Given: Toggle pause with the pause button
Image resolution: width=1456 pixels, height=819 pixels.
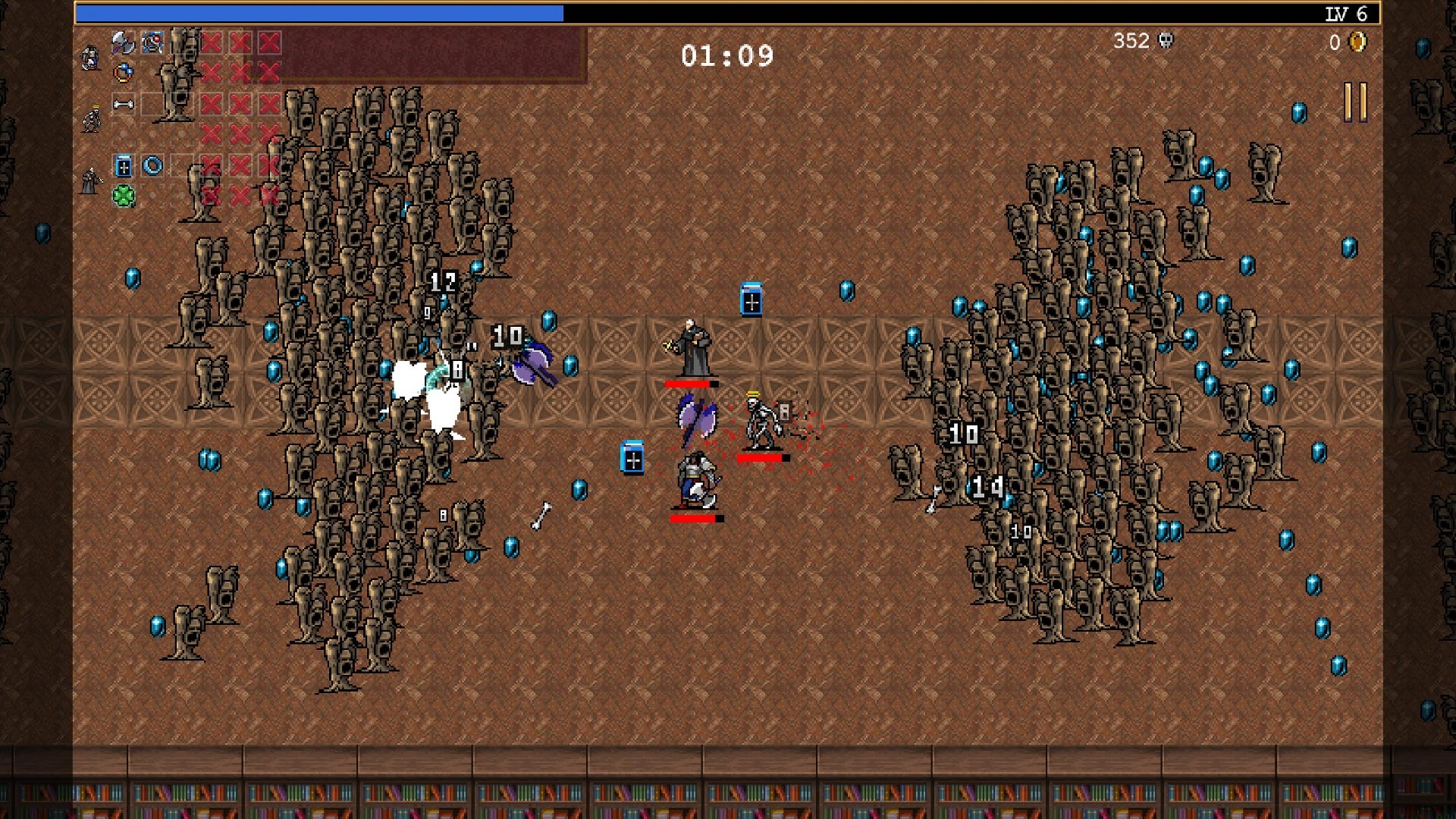Looking at the screenshot, I should pyautogui.click(x=1355, y=102).
